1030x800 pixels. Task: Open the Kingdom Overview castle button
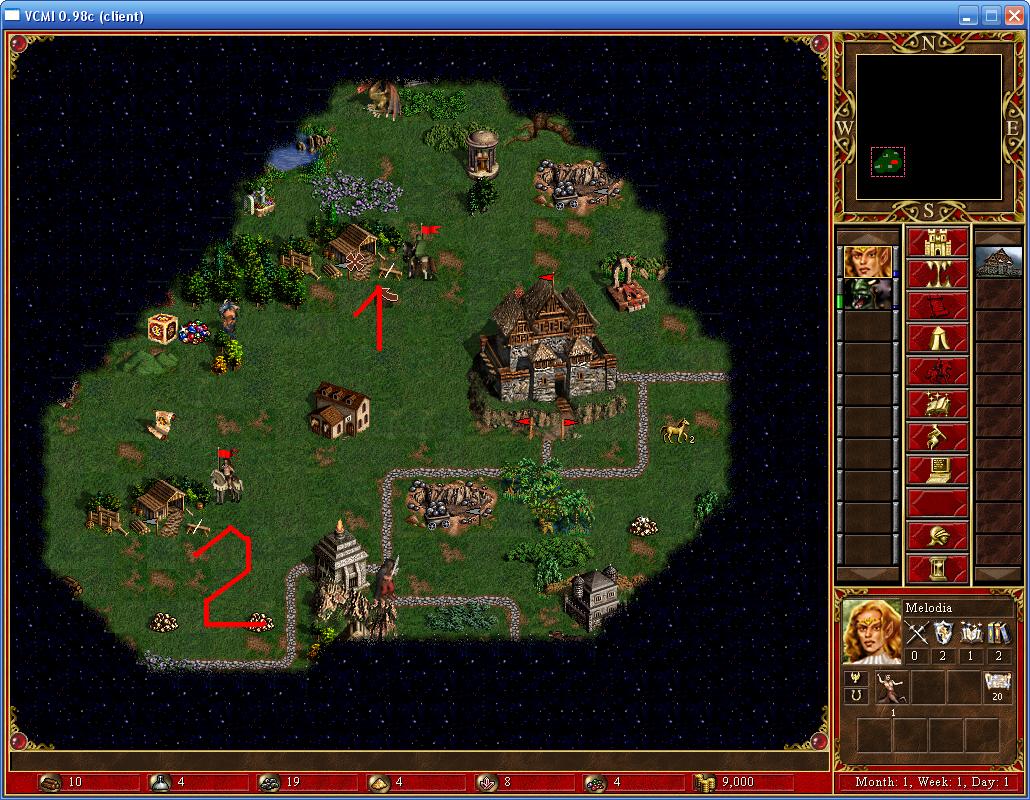click(937, 244)
